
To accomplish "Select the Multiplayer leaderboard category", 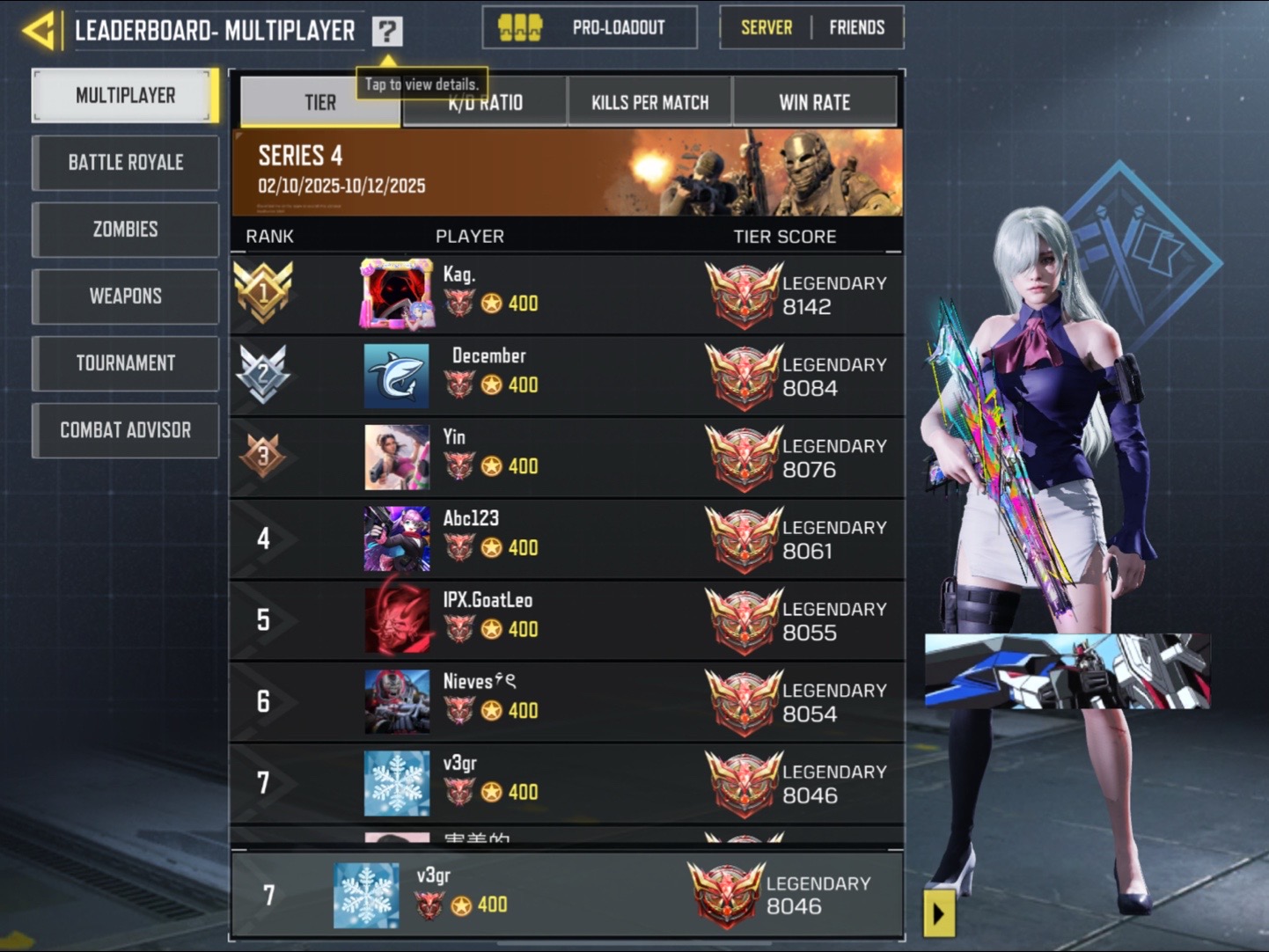I will pos(126,95).
